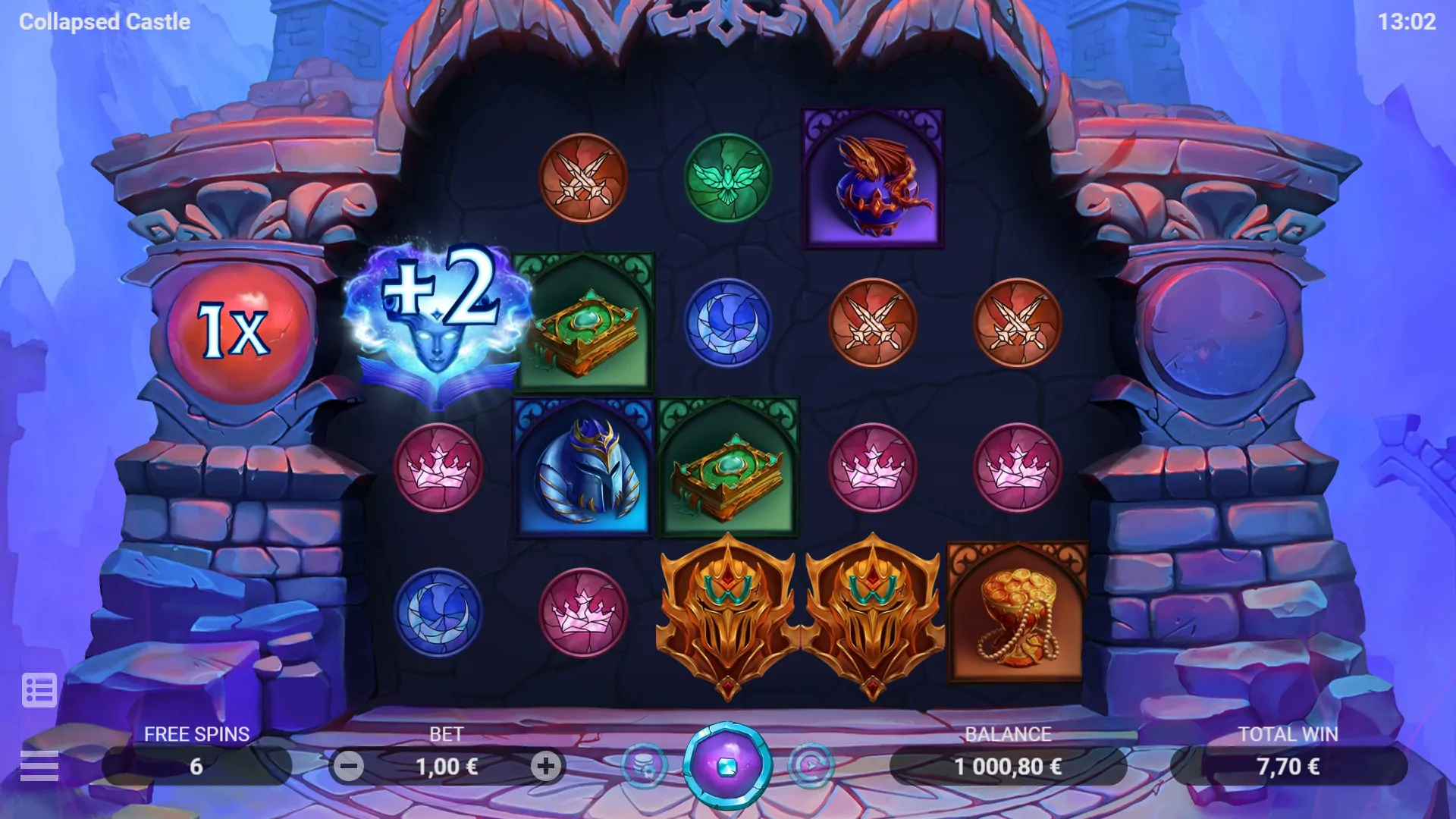Viewport: 1456px width, 819px height.
Task: Open the bet settings with coins and gear icon
Action: (646, 766)
